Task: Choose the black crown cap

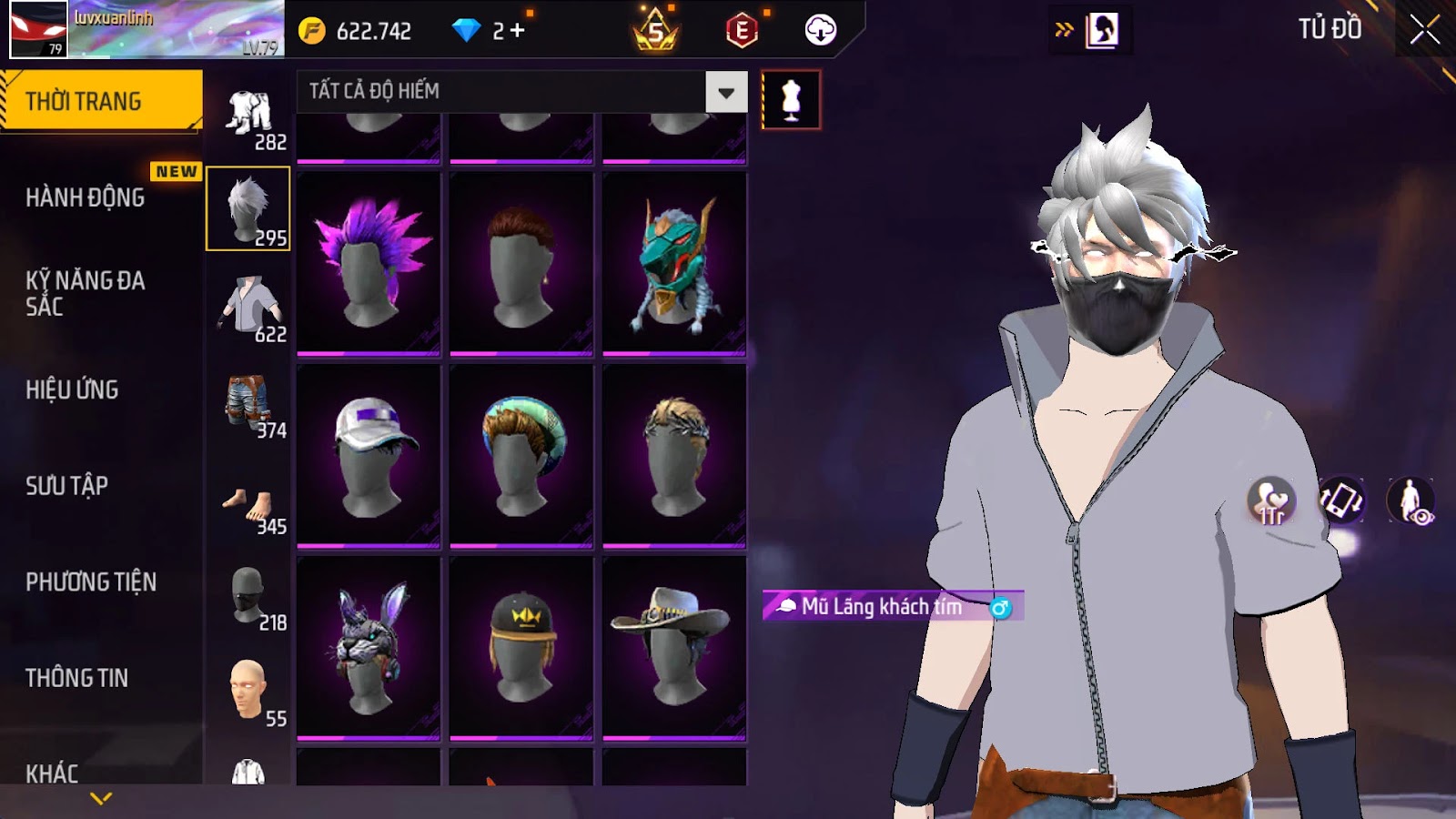Action: pos(521,648)
